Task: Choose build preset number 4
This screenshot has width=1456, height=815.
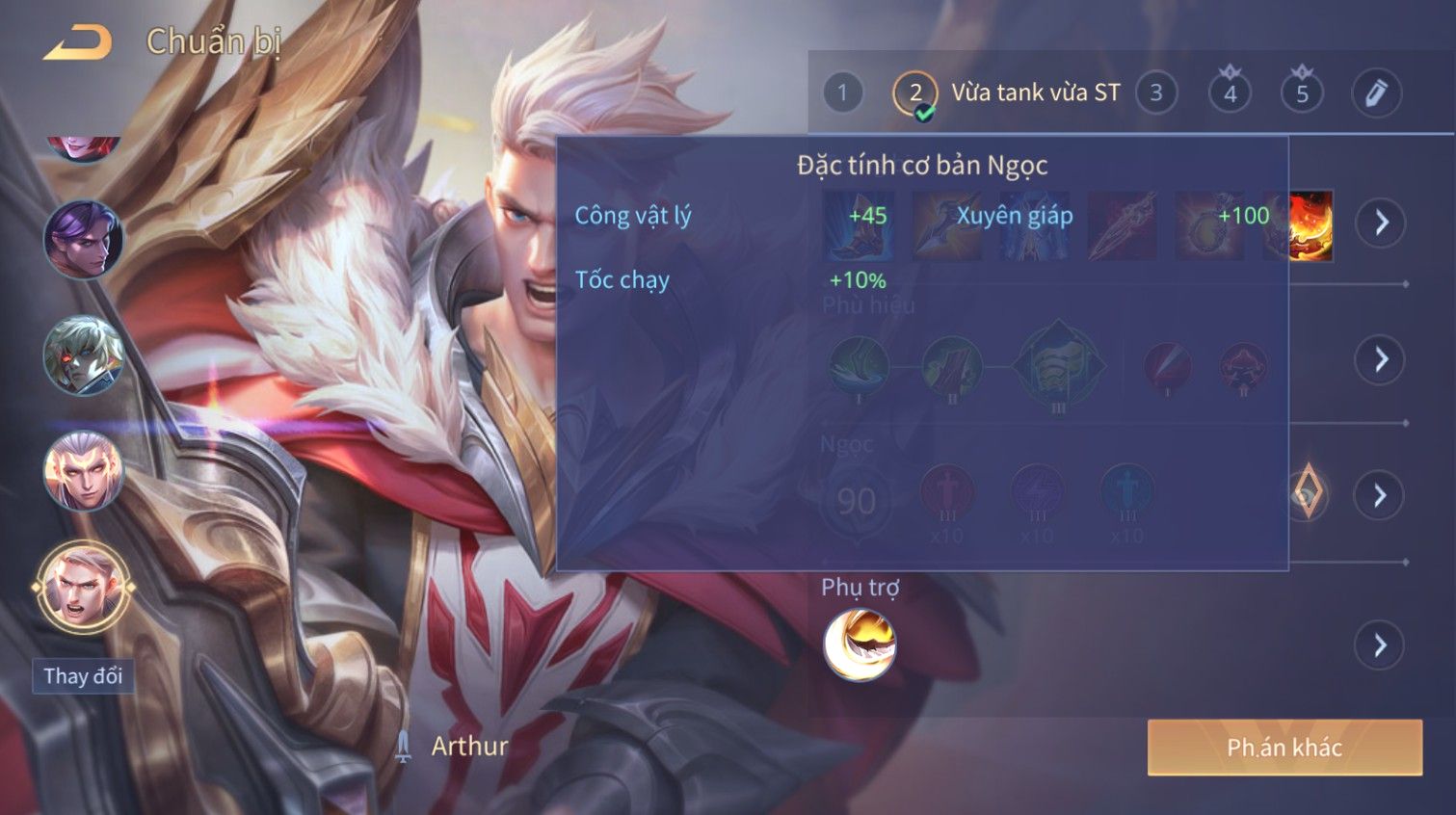Action: pos(1230,93)
